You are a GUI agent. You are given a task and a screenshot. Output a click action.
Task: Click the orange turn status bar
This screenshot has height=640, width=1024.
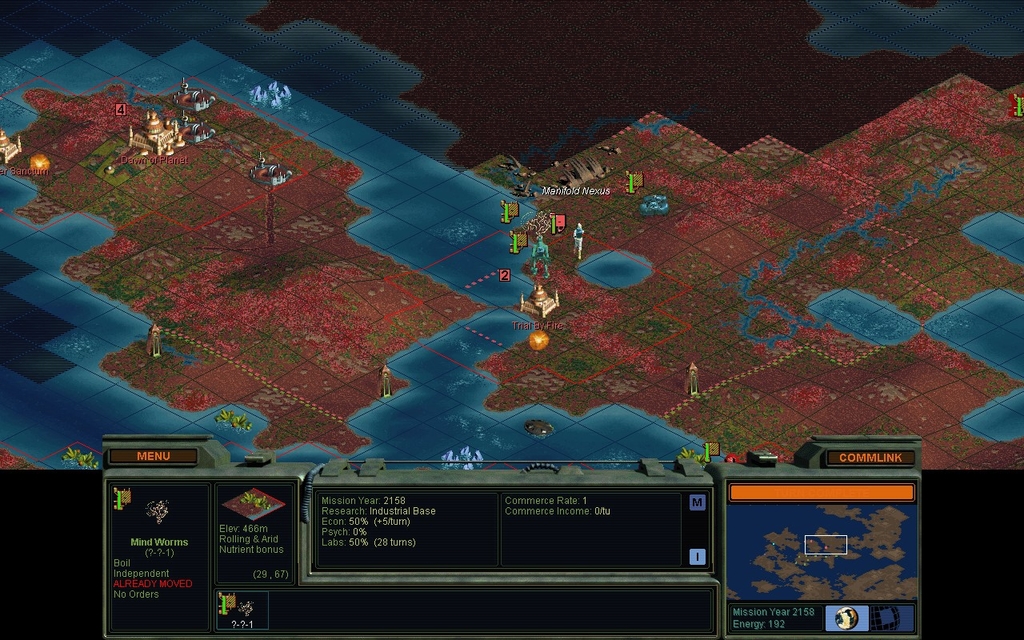point(821,492)
